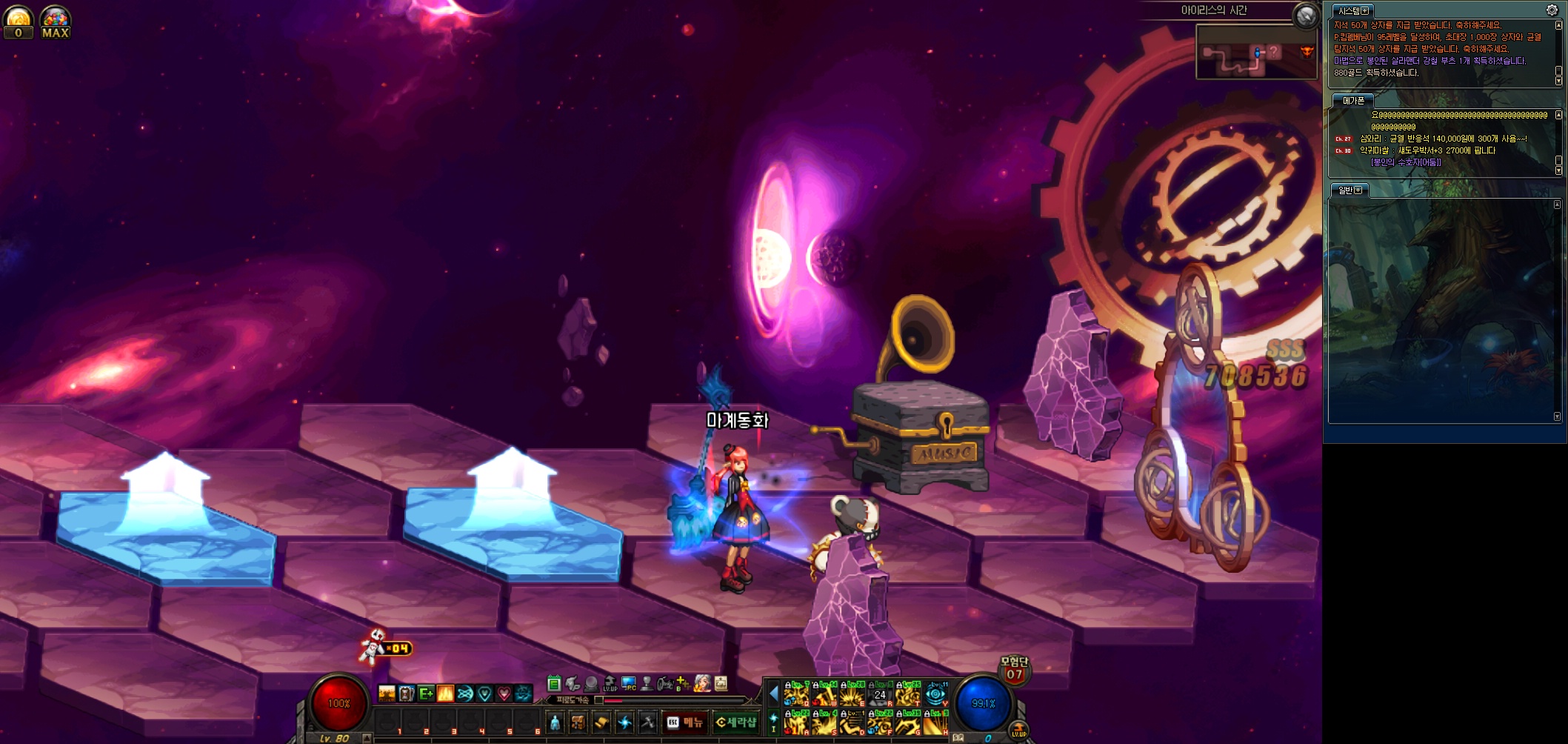Open the 세라샵 cash shop
The height and width of the screenshot is (744, 1568).
coord(735,722)
